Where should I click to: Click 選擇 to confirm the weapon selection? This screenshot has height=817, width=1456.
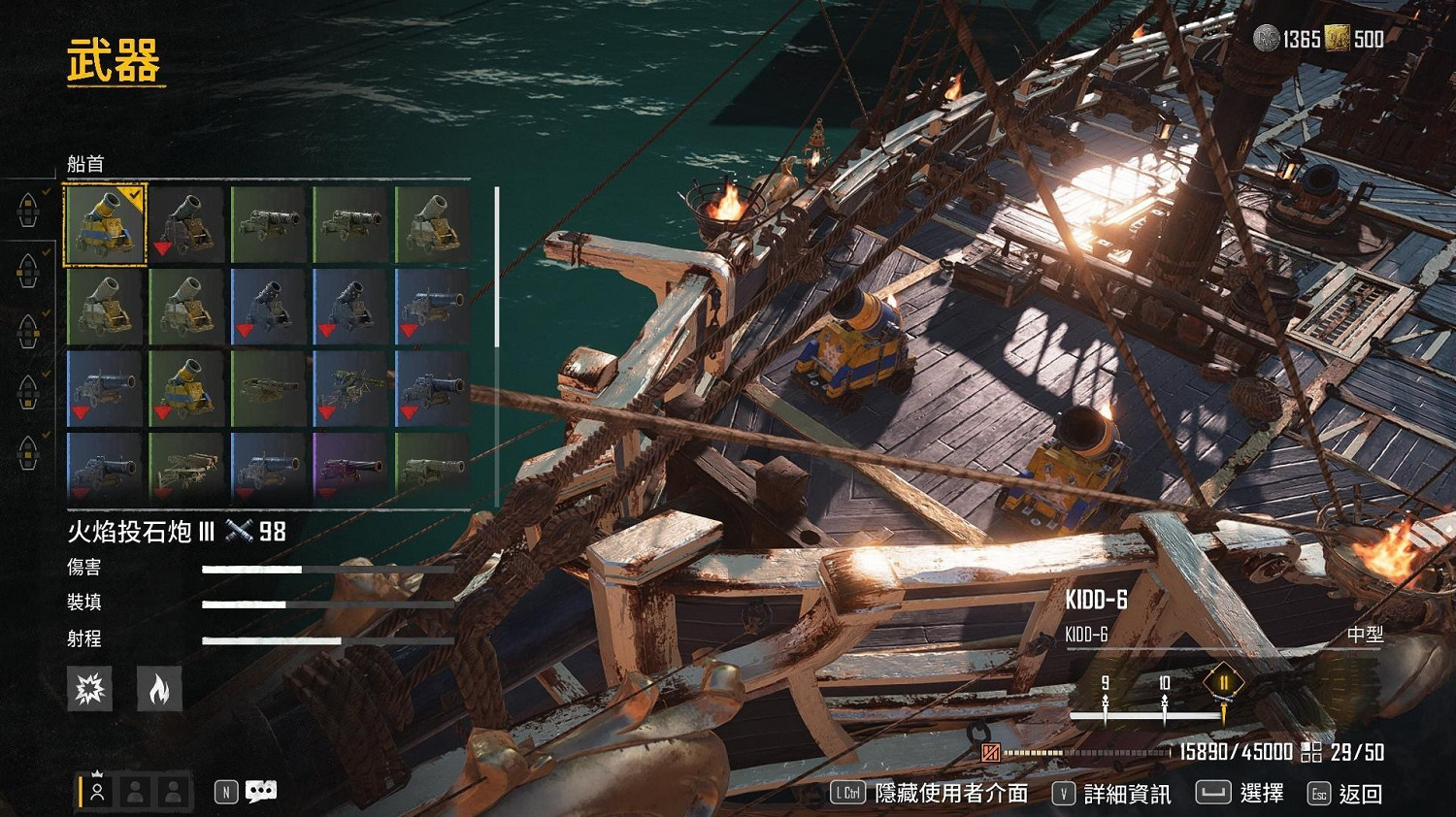(1262, 793)
